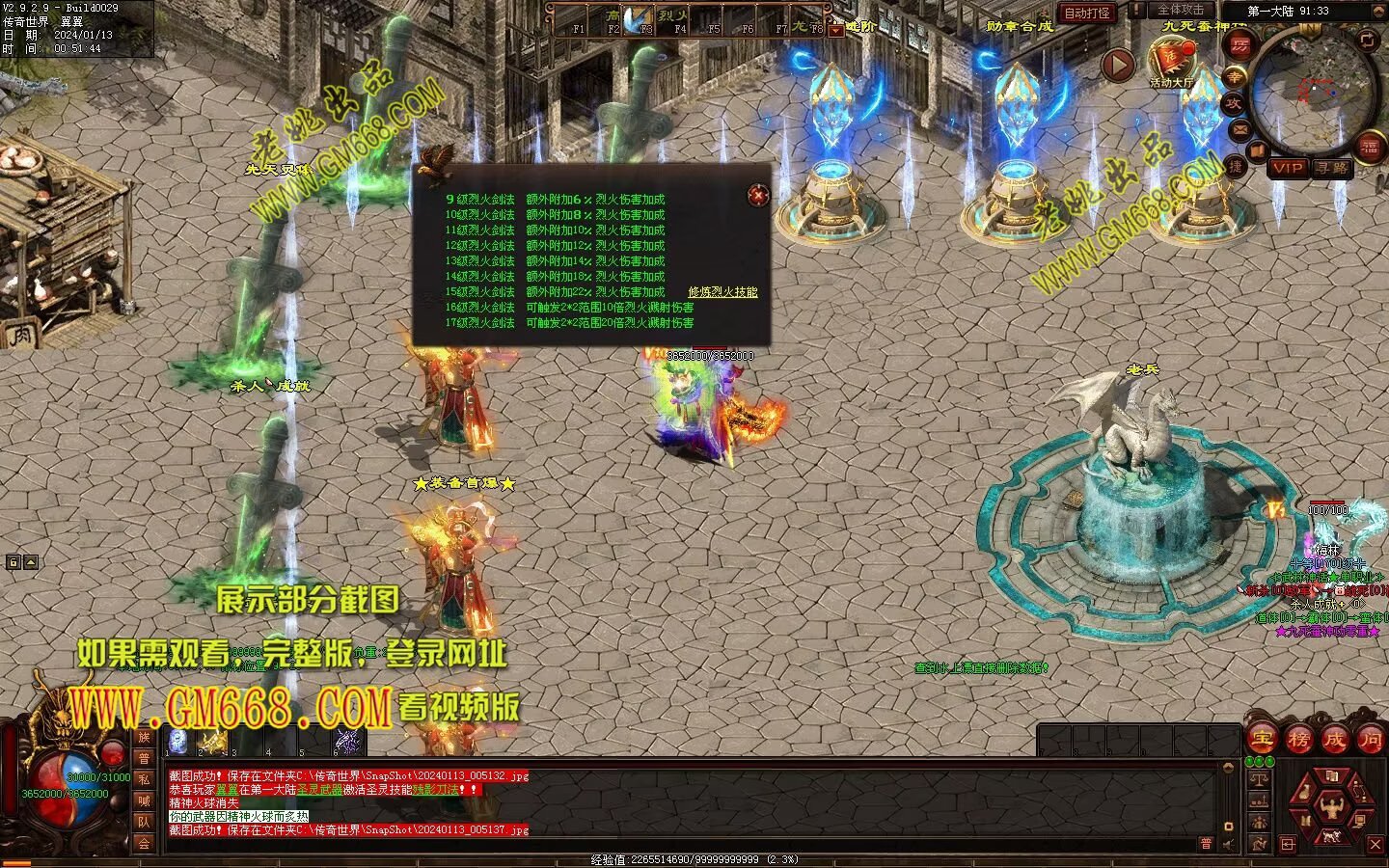This screenshot has height=868, width=1389.
Task: Switch chat to the 私 private channel
Action: [144, 779]
